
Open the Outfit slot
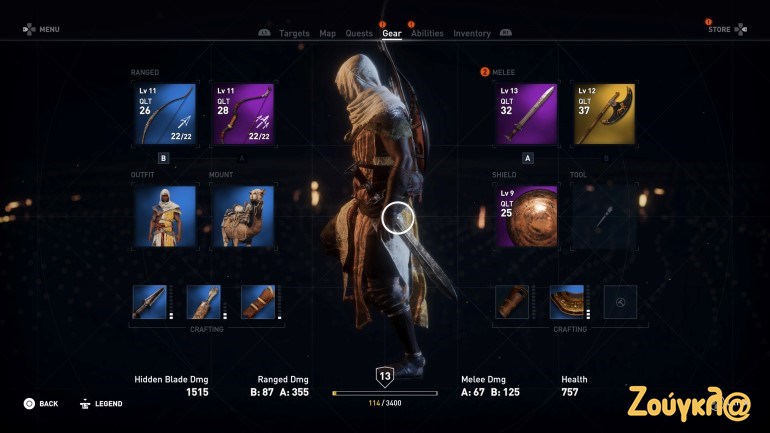(x=163, y=216)
